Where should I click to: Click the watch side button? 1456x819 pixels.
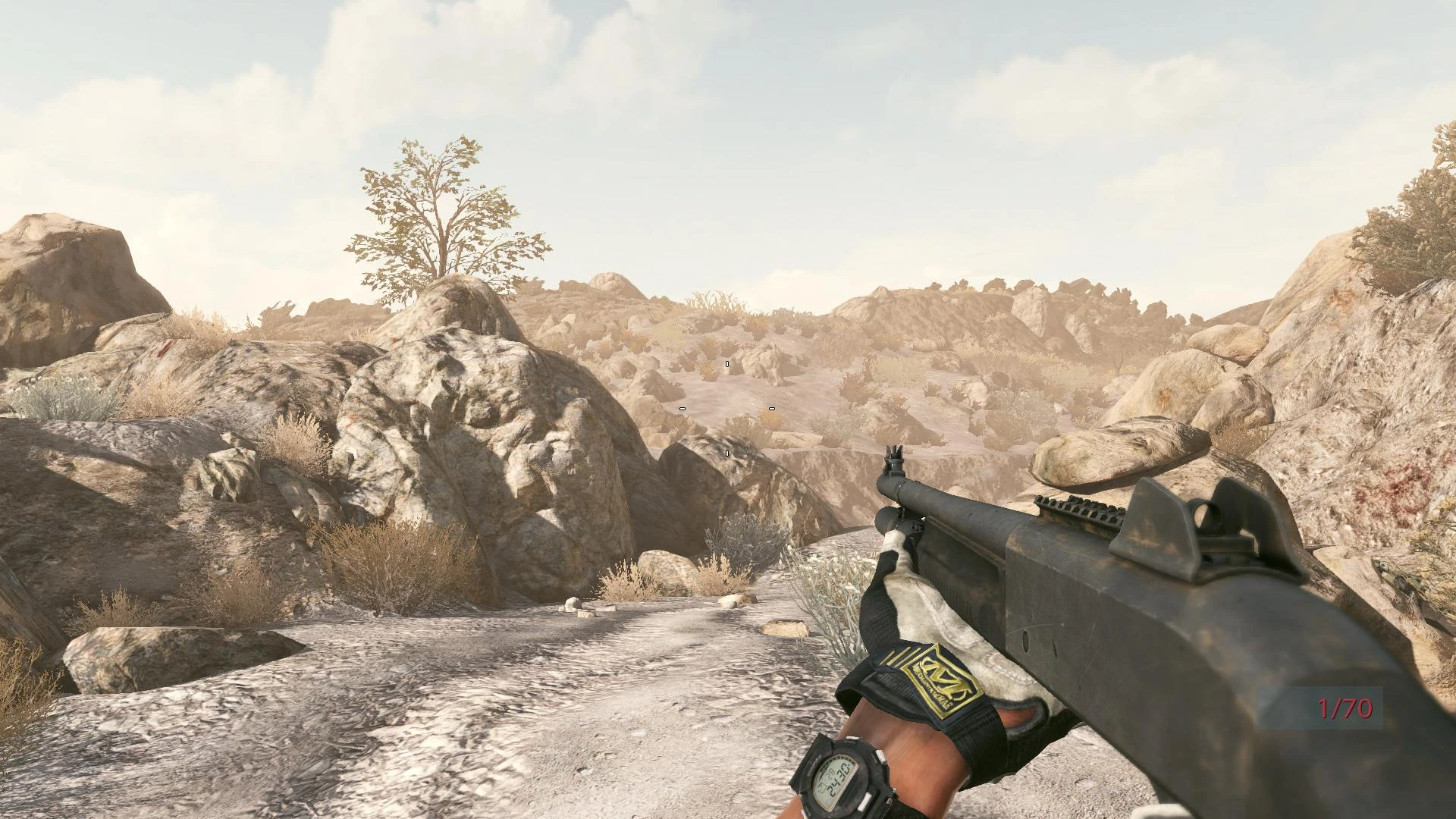880,755
